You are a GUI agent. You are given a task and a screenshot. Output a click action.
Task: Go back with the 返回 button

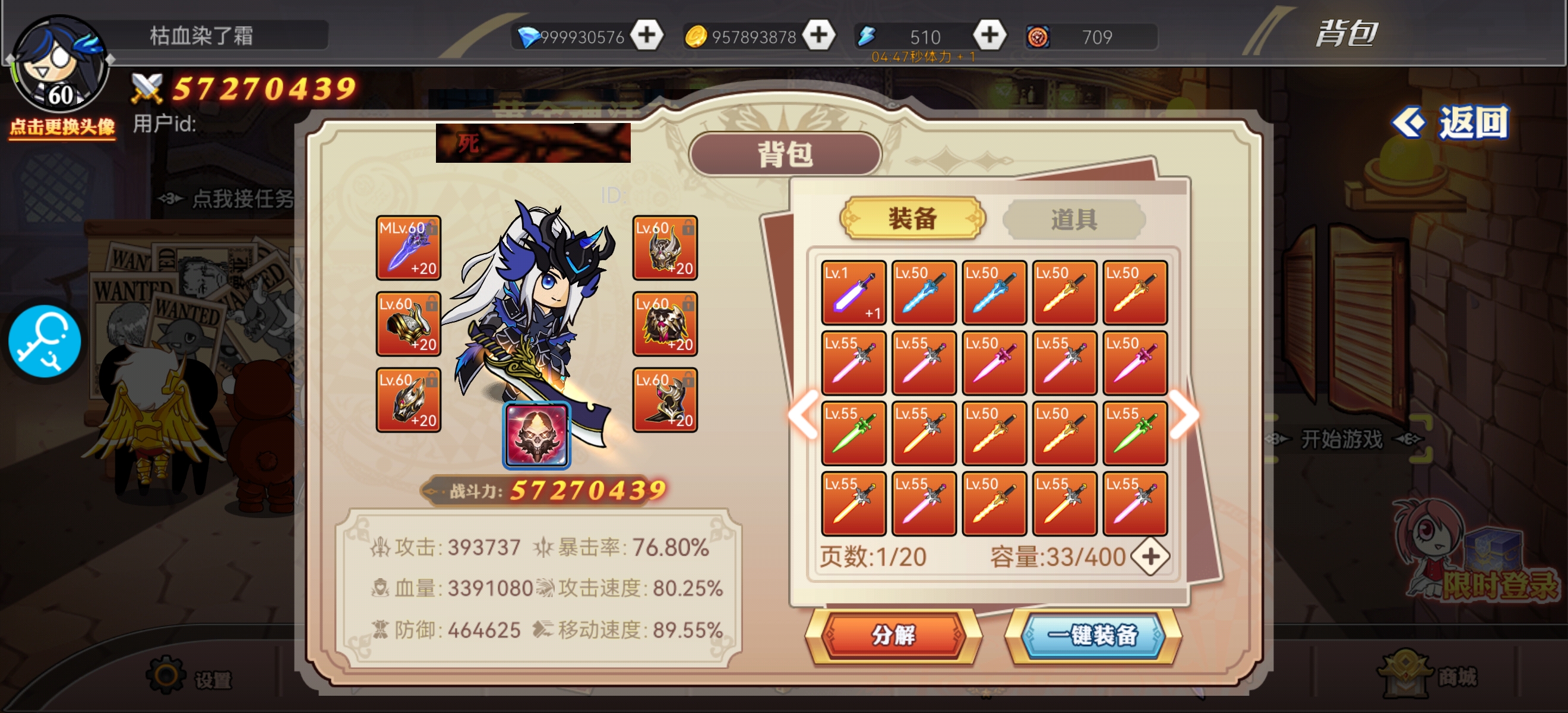1452,123
